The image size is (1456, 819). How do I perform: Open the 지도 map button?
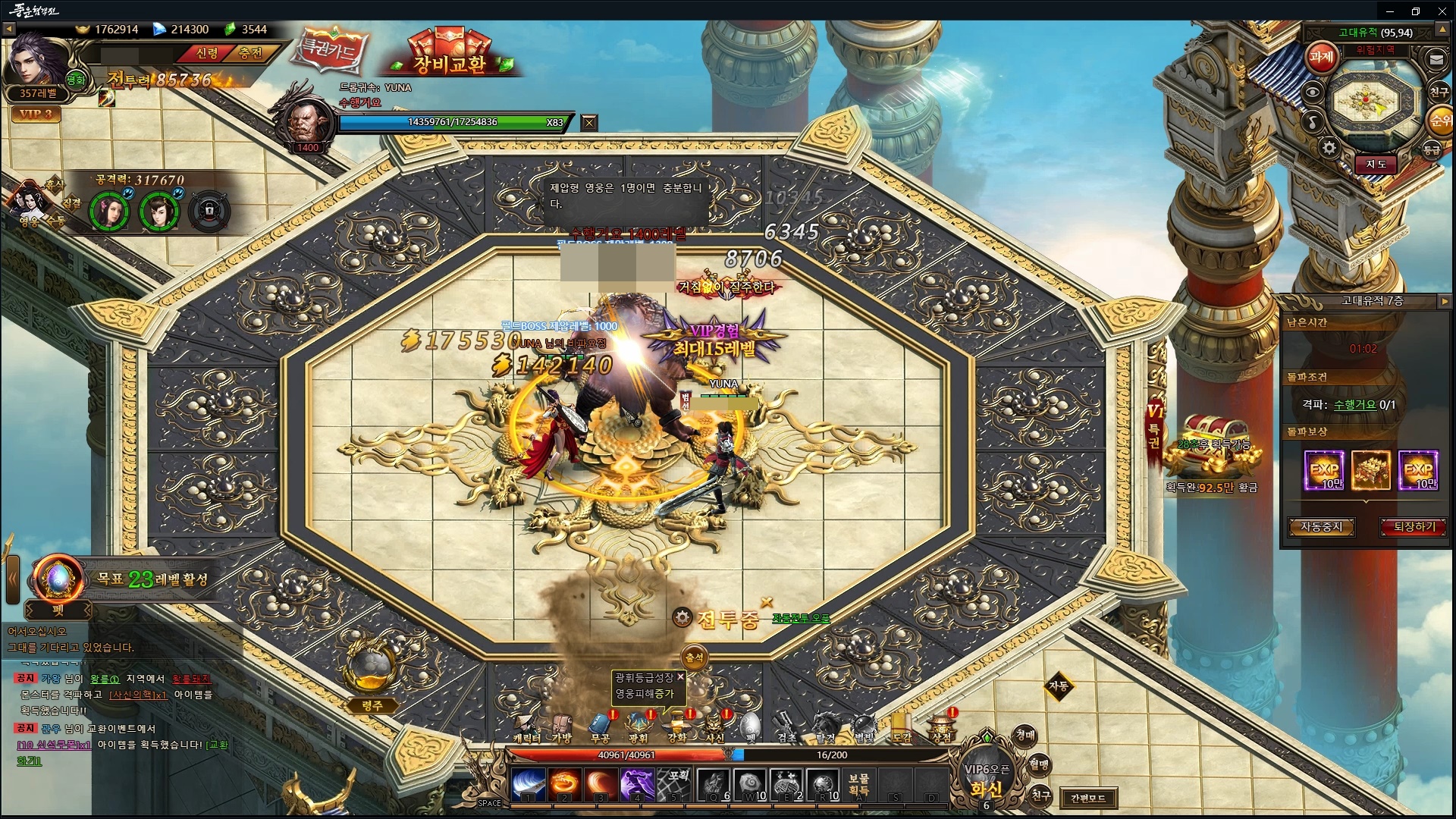coord(1376,164)
